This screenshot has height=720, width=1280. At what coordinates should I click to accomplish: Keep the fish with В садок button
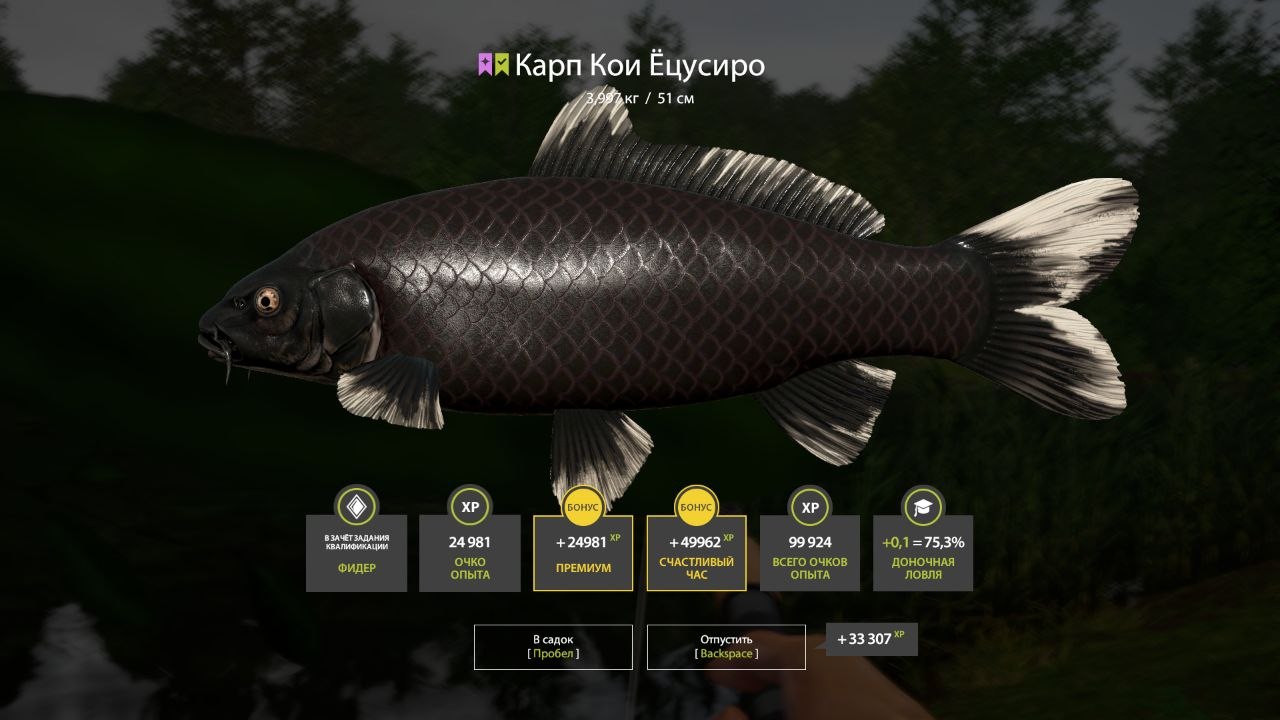(553, 646)
